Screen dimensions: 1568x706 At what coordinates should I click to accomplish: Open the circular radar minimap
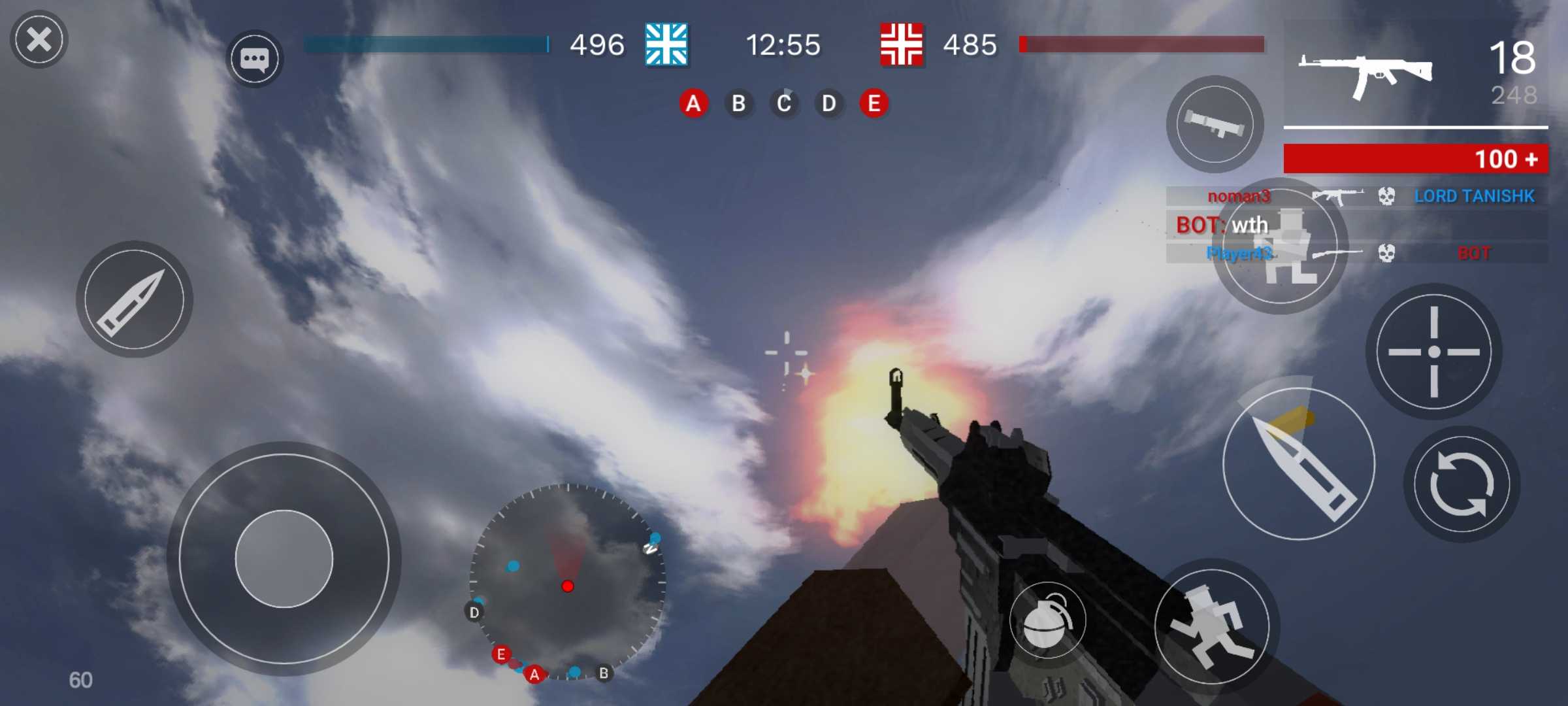pos(567,582)
